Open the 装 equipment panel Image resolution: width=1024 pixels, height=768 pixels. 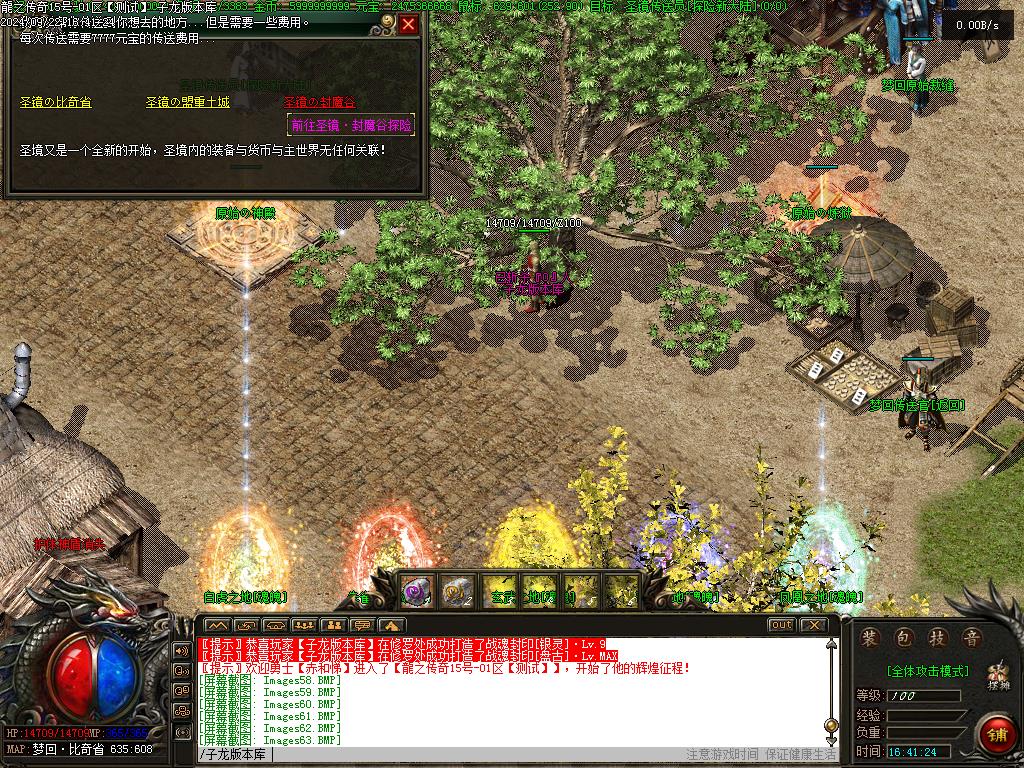(871, 637)
